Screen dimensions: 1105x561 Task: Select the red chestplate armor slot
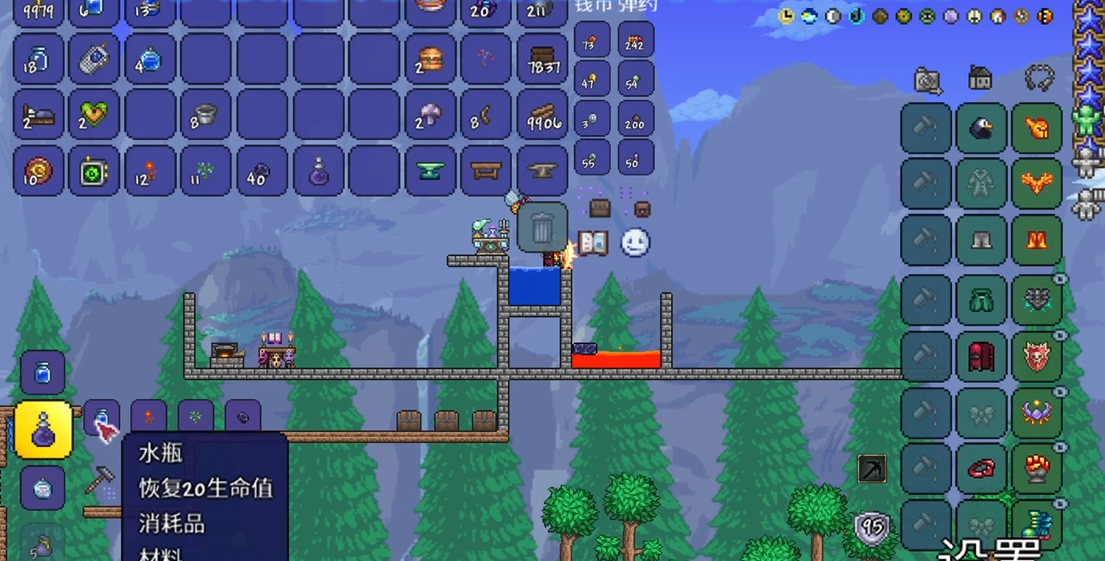[x=981, y=356]
